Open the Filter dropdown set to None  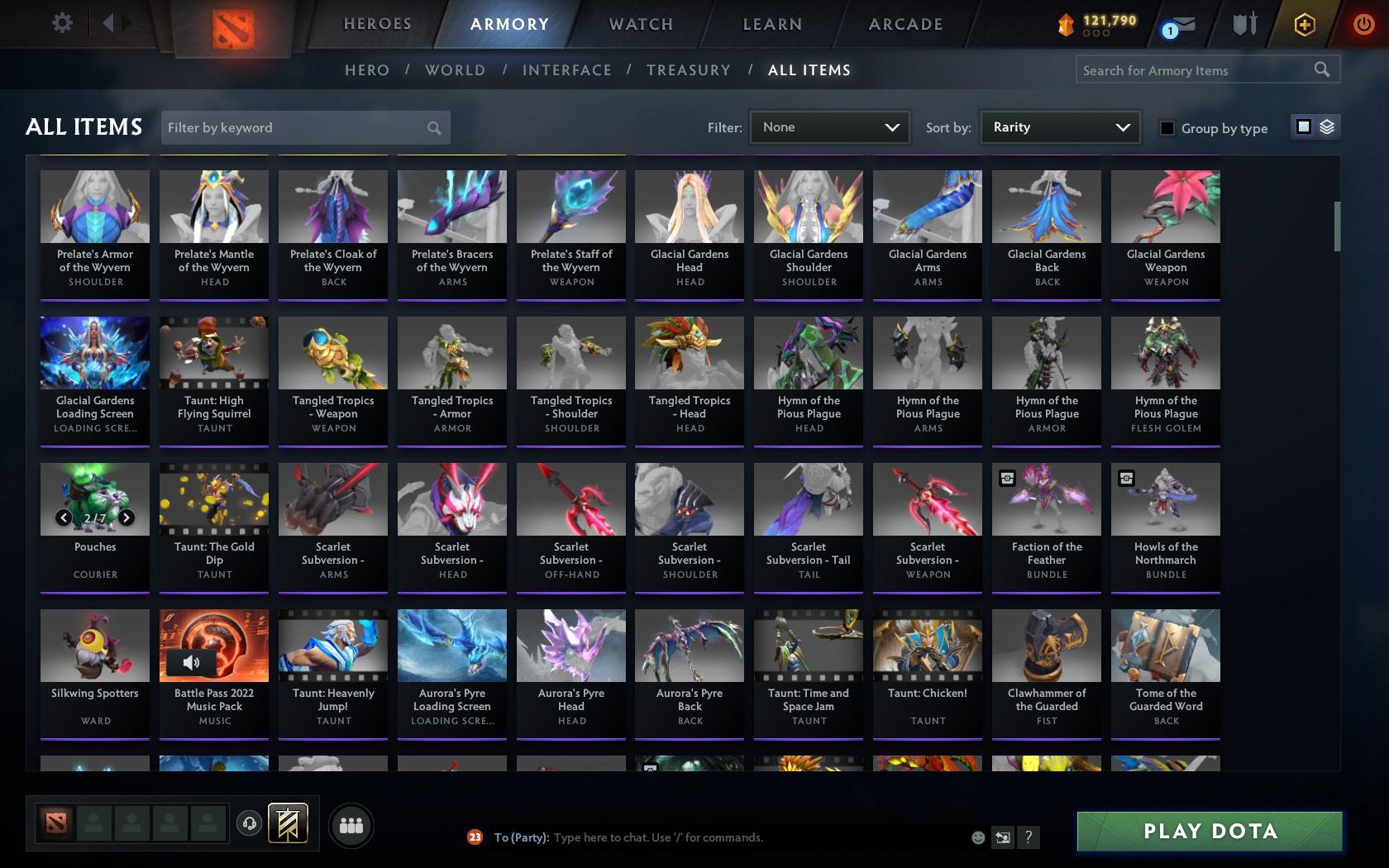[829, 127]
